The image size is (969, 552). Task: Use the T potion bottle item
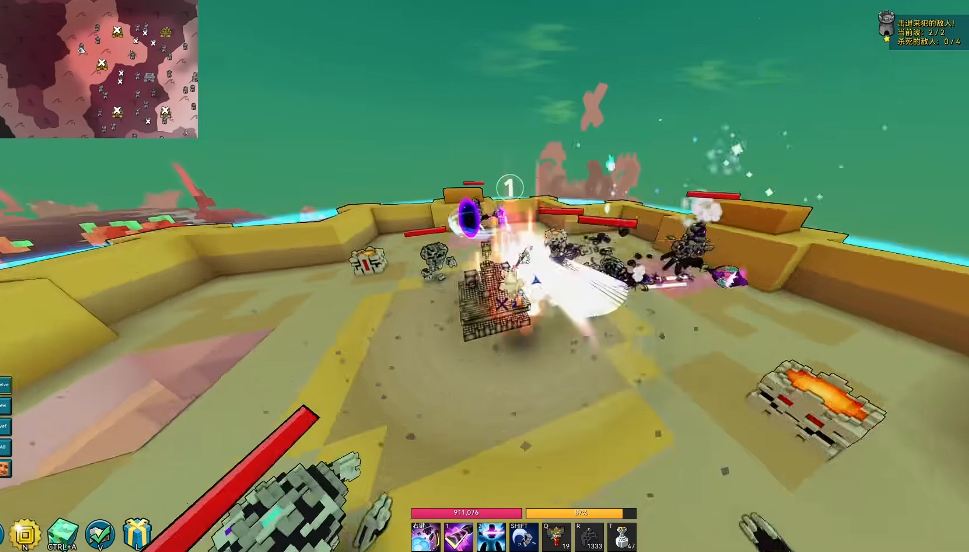(x=622, y=537)
